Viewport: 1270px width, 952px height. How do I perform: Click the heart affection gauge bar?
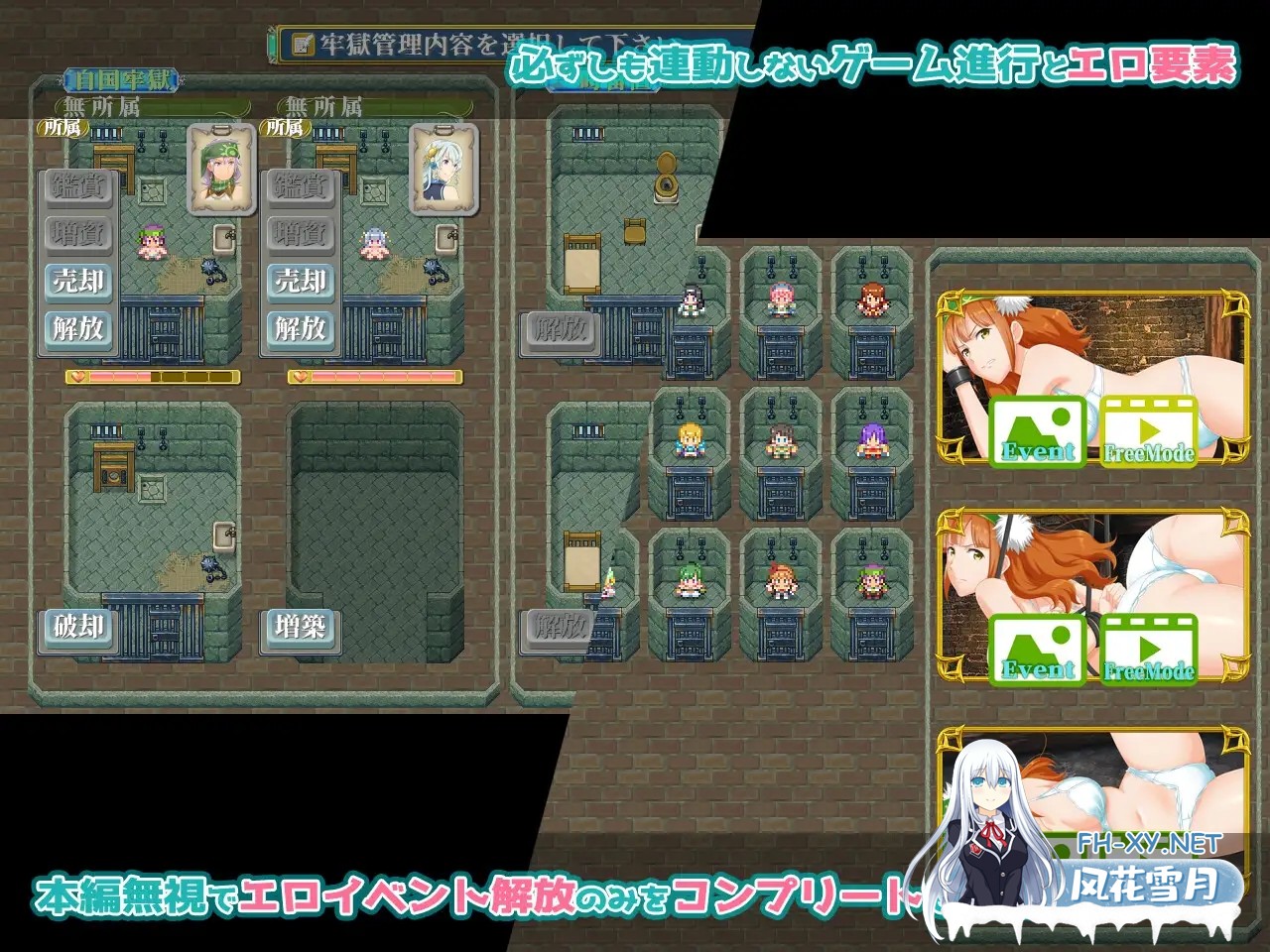154,376
